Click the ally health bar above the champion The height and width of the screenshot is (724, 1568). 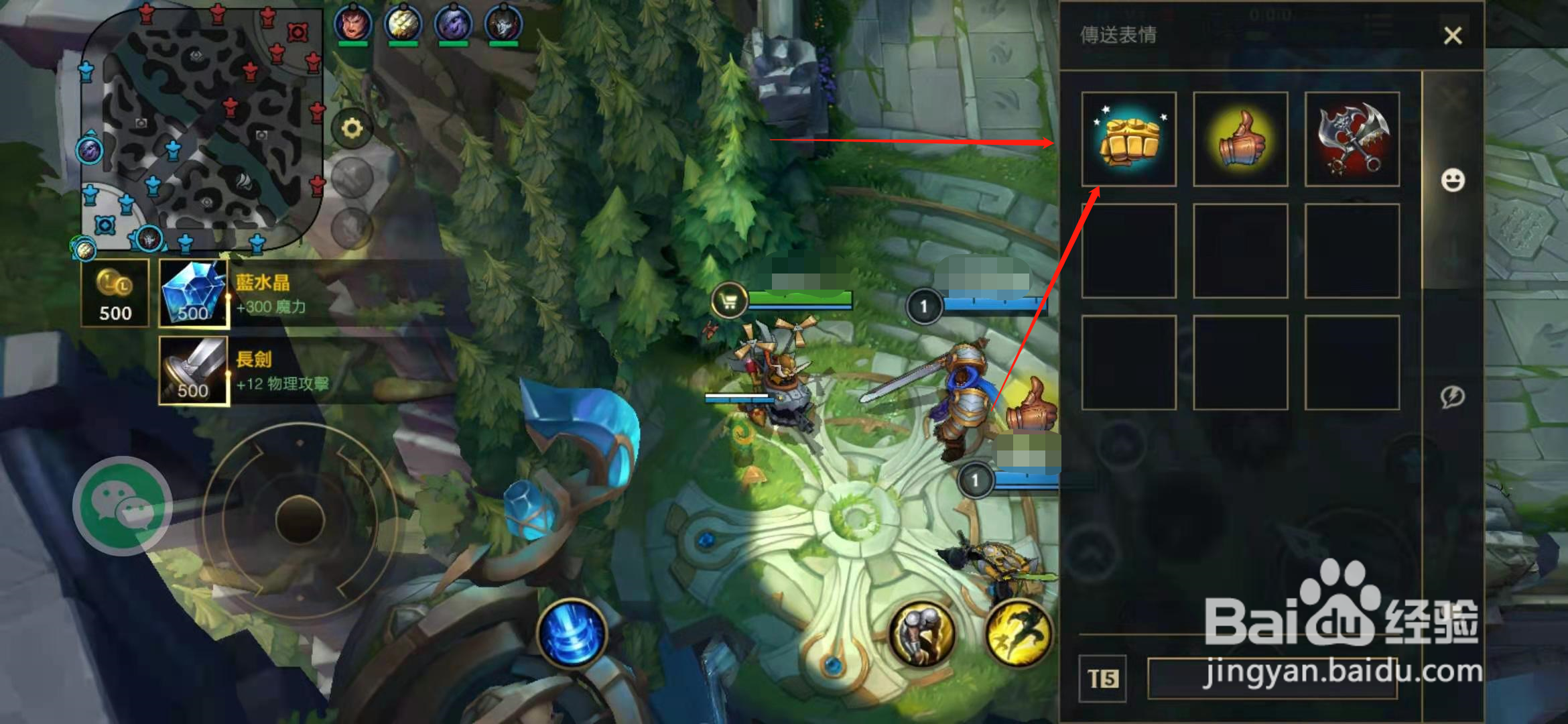click(801, 296)
